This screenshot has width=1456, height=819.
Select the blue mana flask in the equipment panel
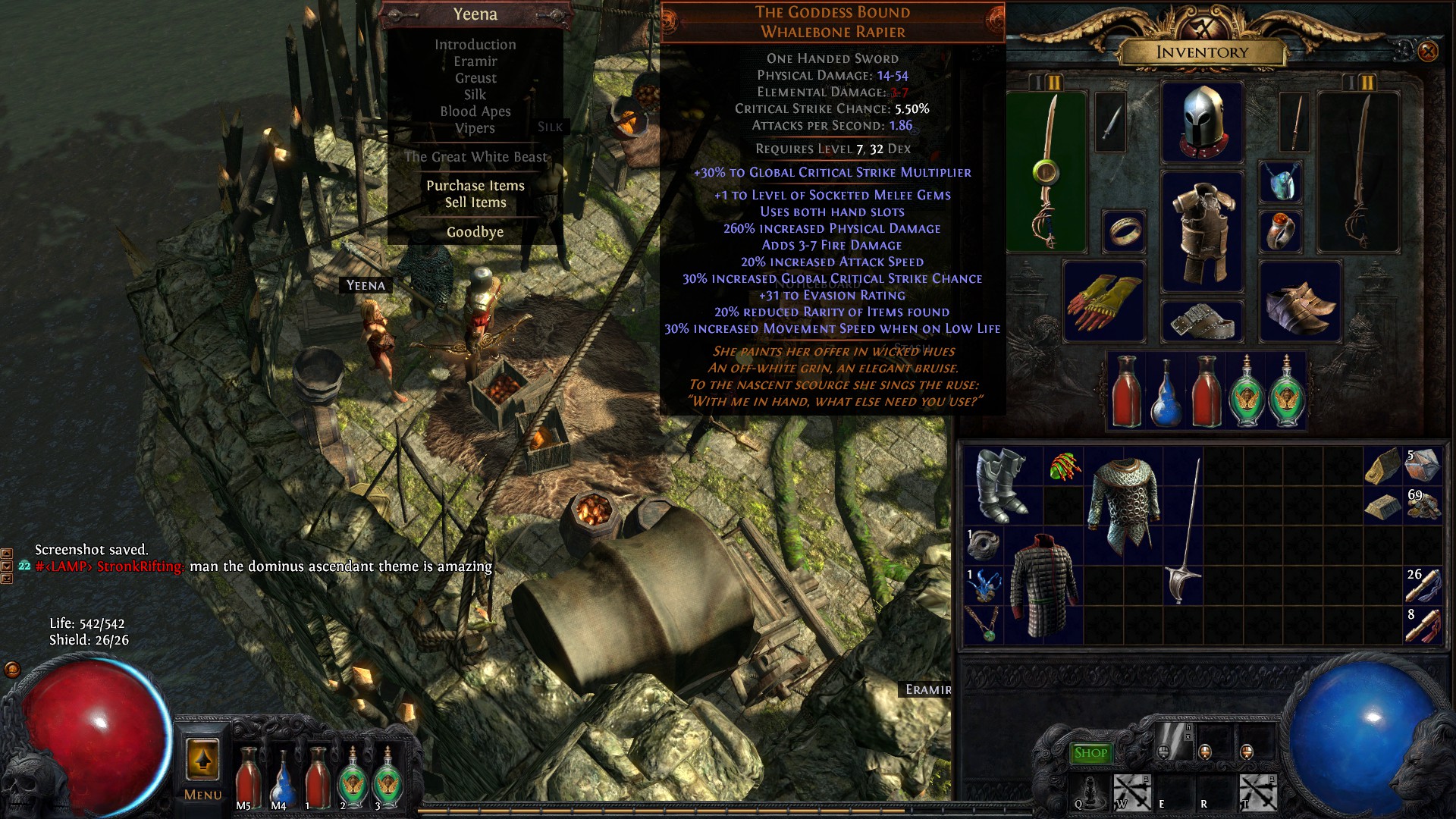click(1166, 392)
